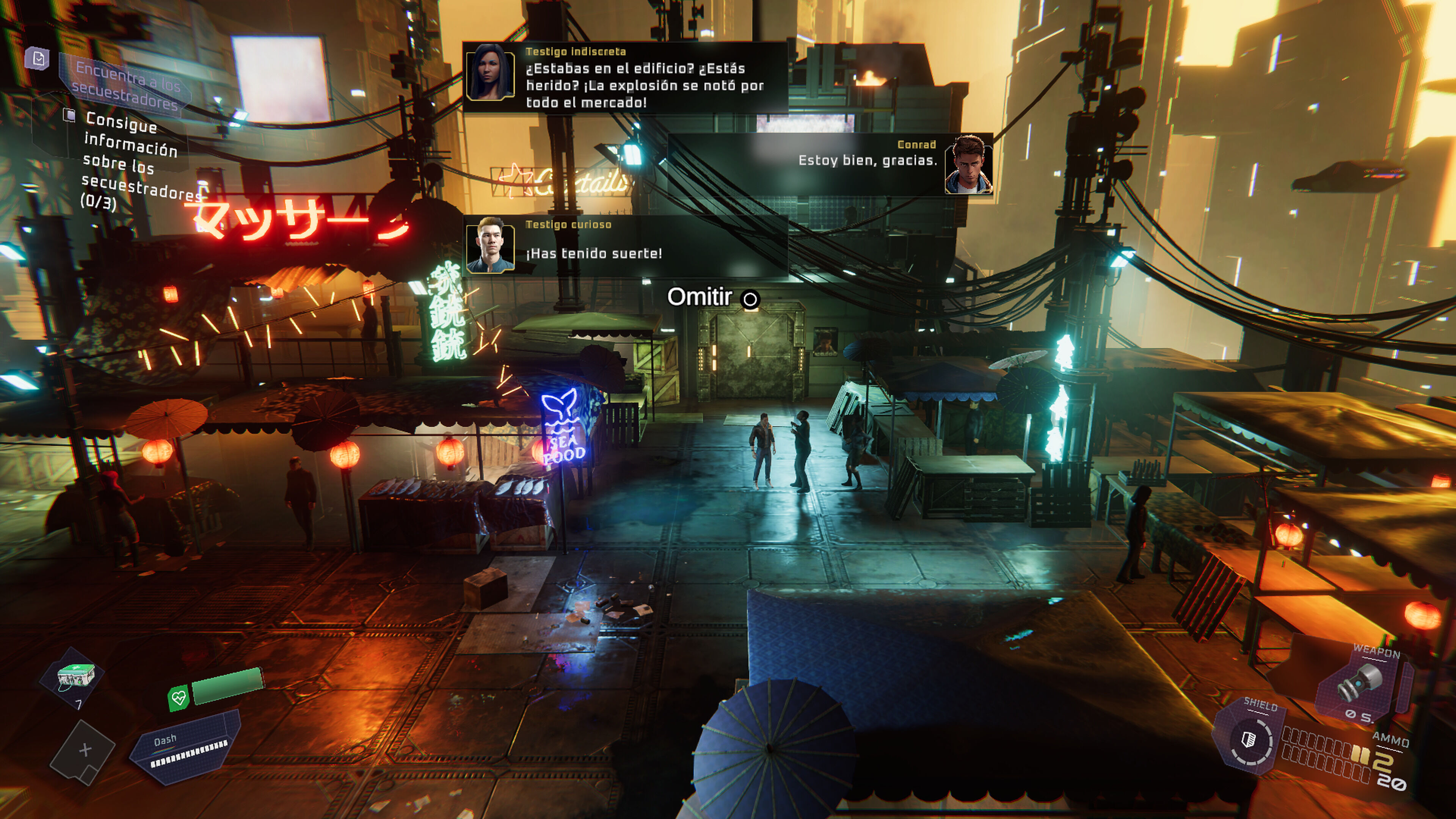Image resolution: width=1456 pixels, height=819 pixels.
Task: Select the Testigo curioso dialogue portrait
Action: click(490, 245)
